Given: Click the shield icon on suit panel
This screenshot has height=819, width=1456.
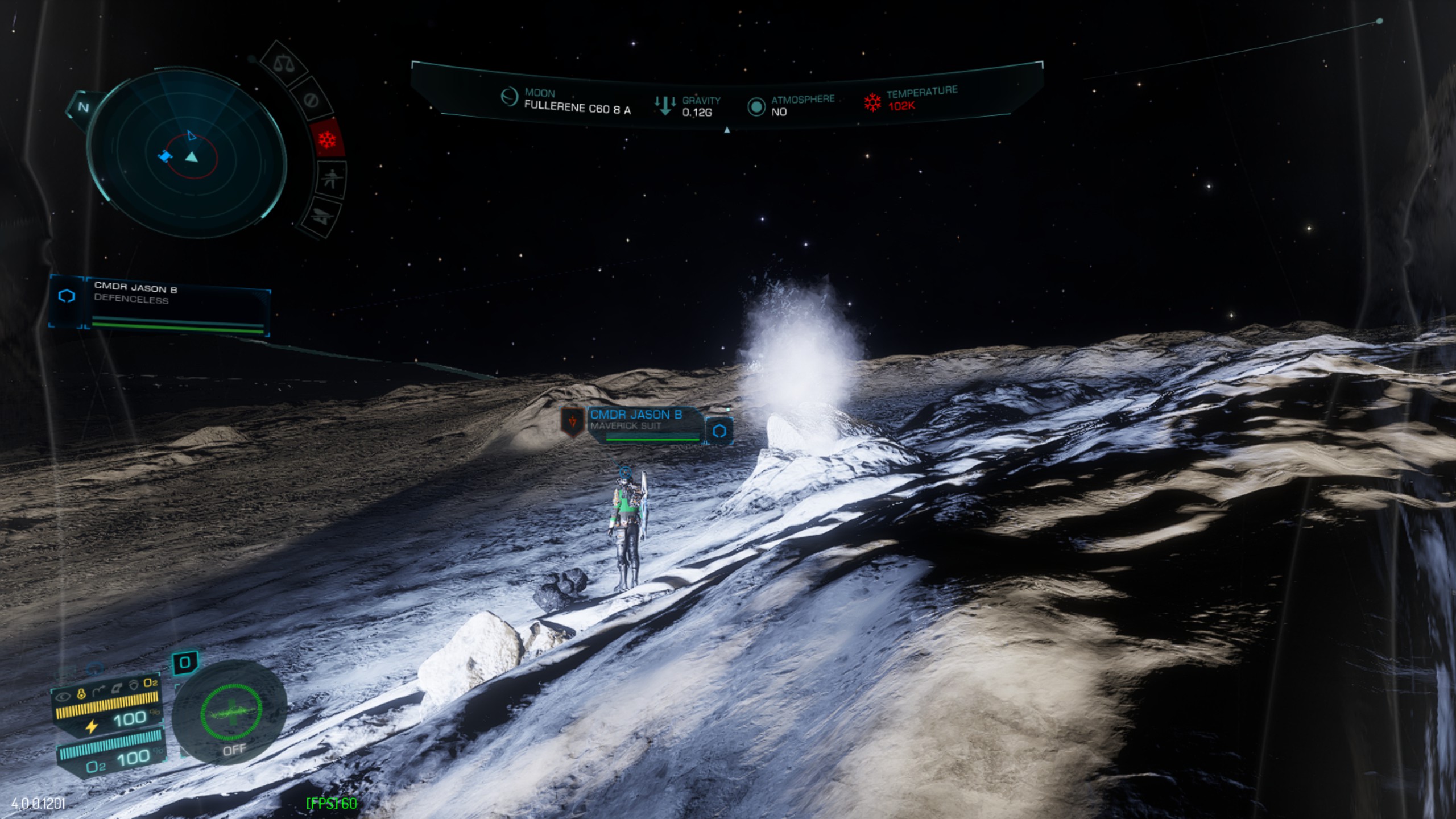Looking at the screenshot, I should pyautogui.click(x=134, y=685).
